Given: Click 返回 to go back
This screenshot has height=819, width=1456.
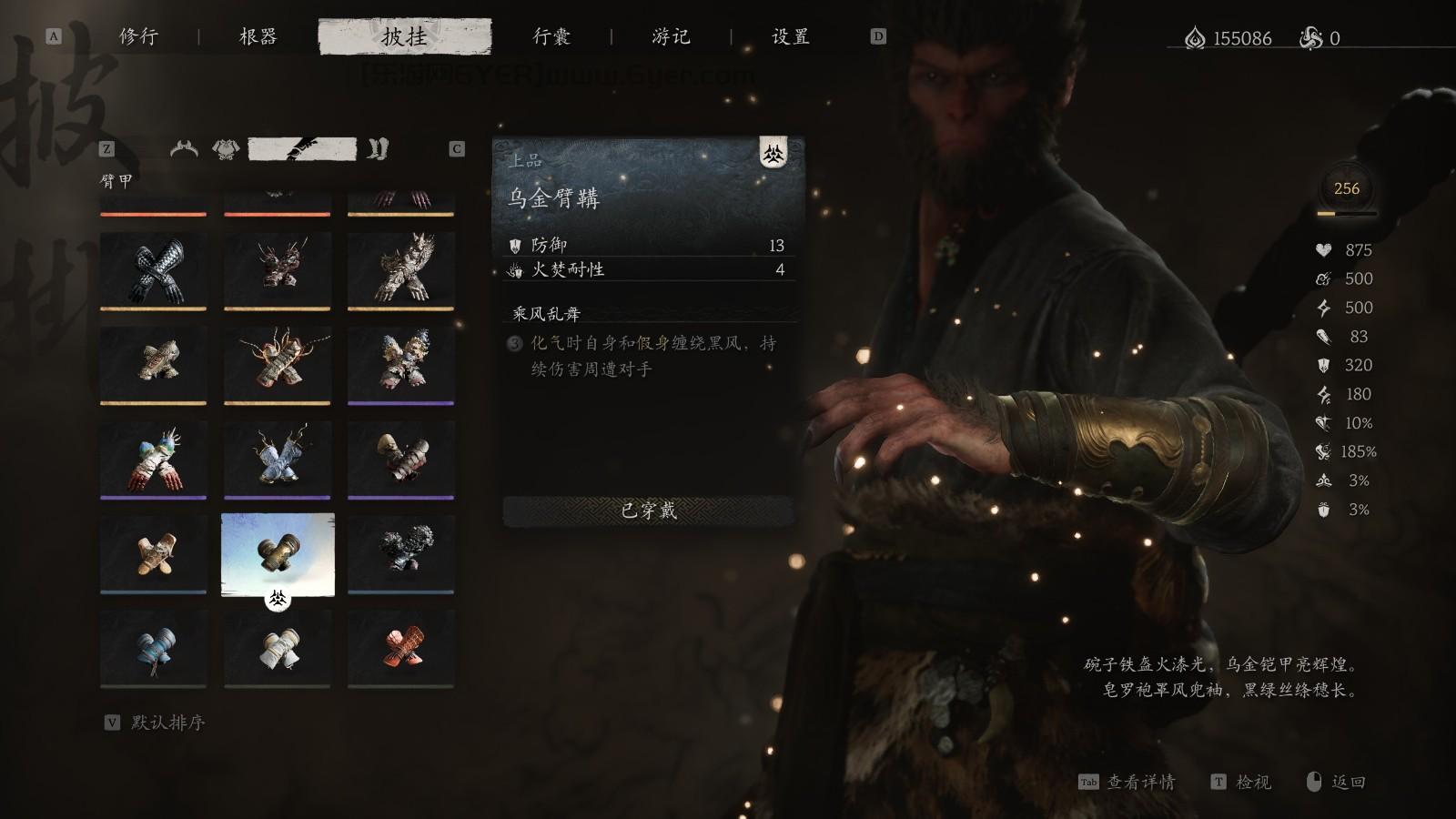Looking at the screenshot, I should [x=1350, y=782].
